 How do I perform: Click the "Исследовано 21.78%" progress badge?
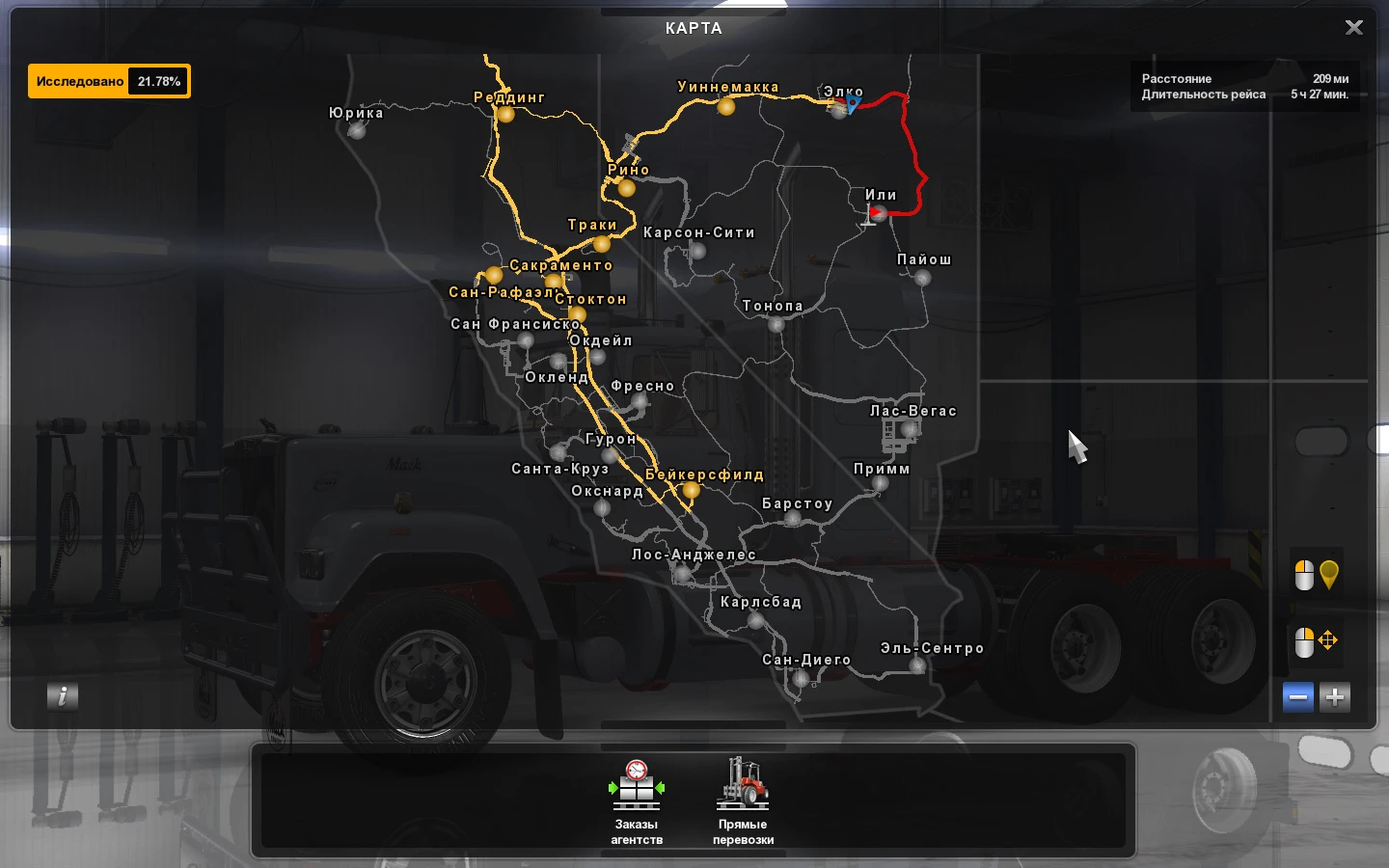click(109, 81)
